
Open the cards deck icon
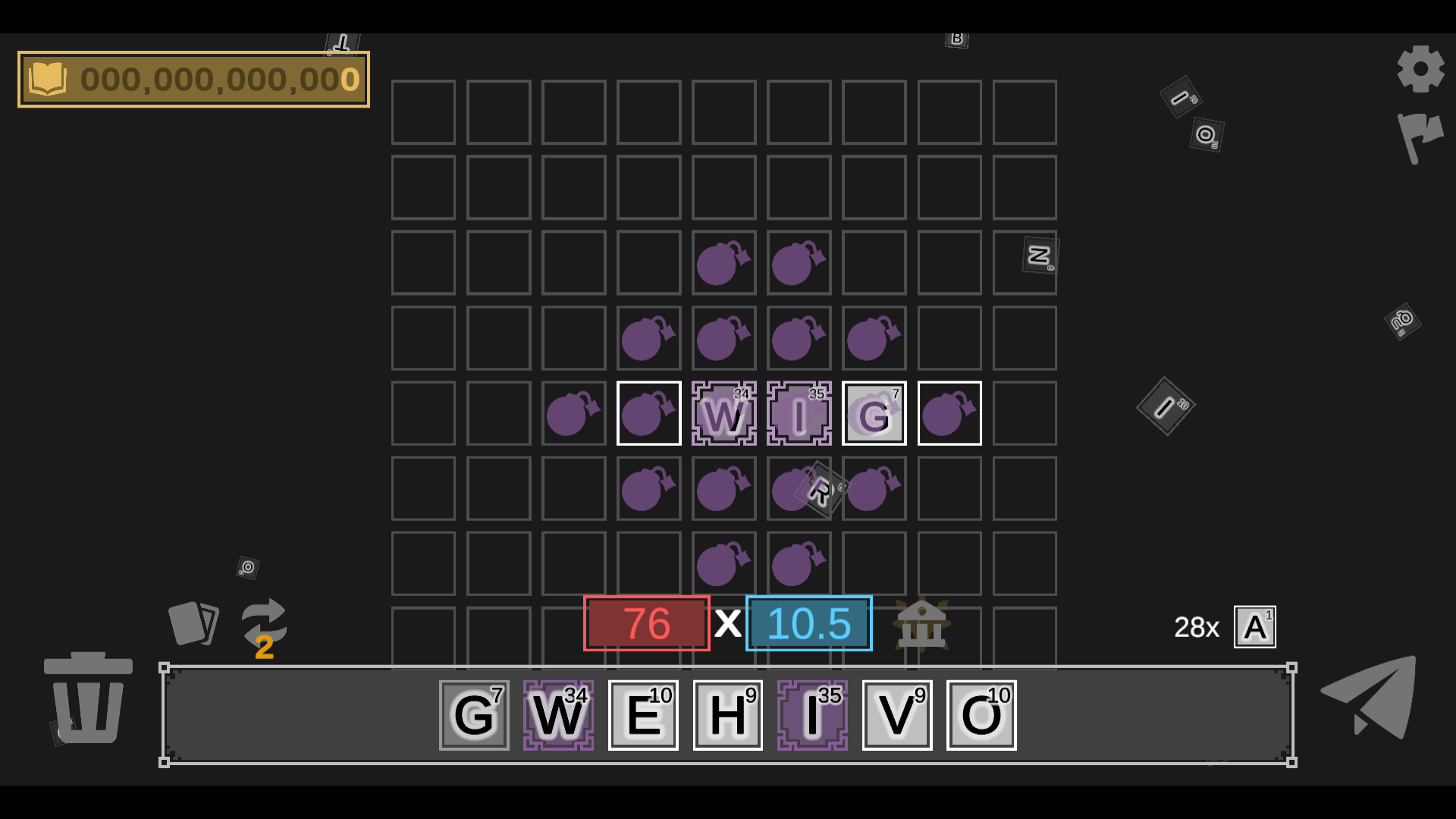pos(194,622)
